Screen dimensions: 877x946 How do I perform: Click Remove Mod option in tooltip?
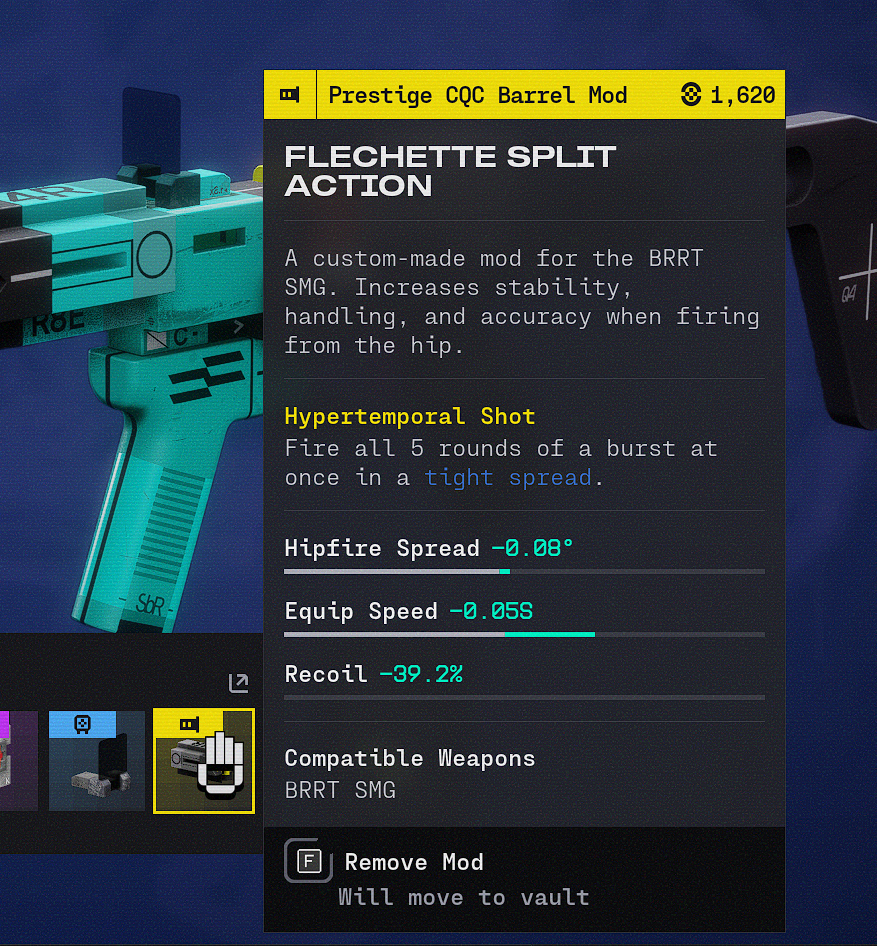point(413,862)
